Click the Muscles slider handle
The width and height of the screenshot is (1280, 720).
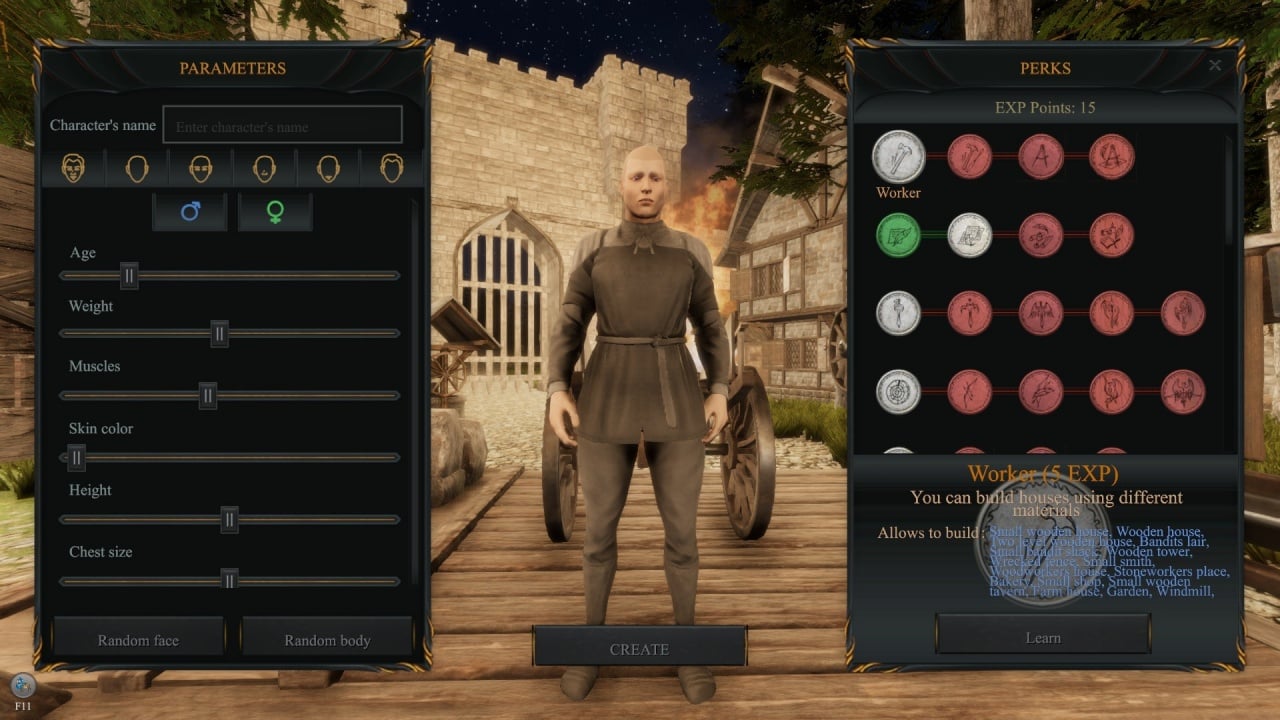(x=208, y=395)
